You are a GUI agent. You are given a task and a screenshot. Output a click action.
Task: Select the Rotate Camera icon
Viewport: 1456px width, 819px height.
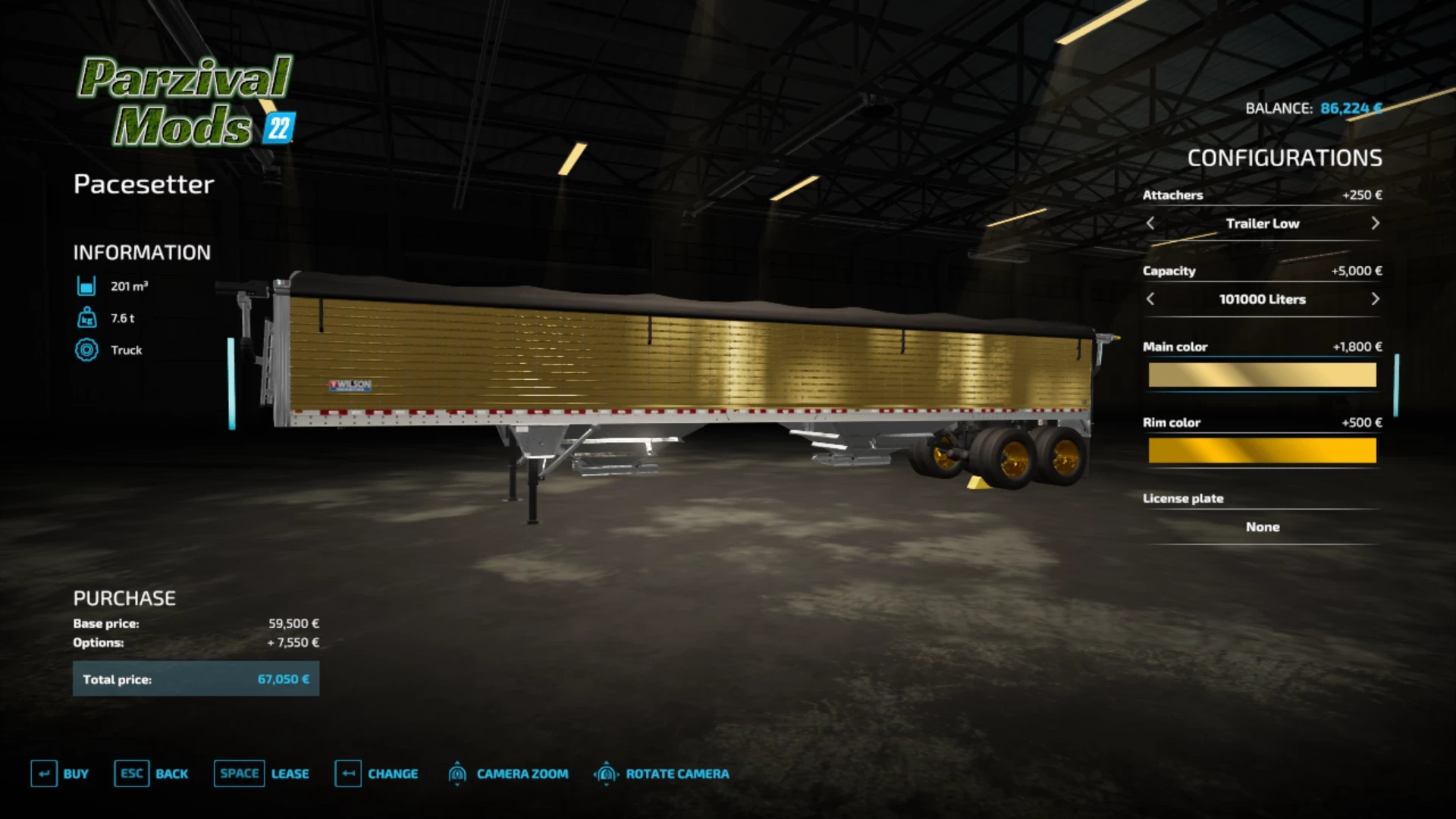(606, 773)
